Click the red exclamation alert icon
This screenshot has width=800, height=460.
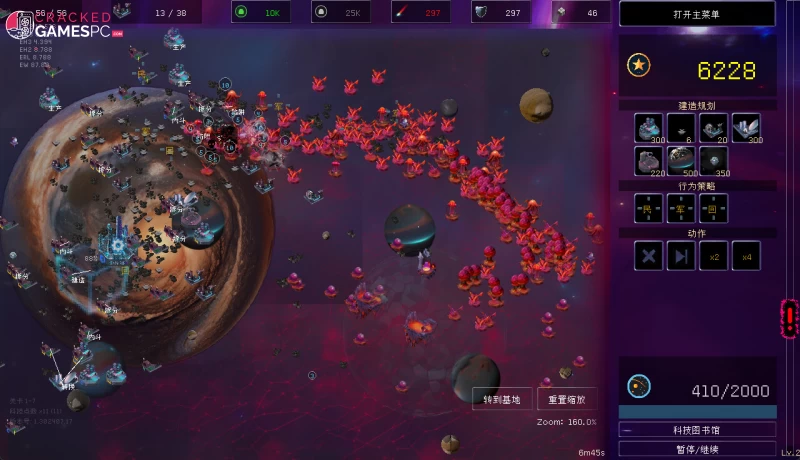790,318
